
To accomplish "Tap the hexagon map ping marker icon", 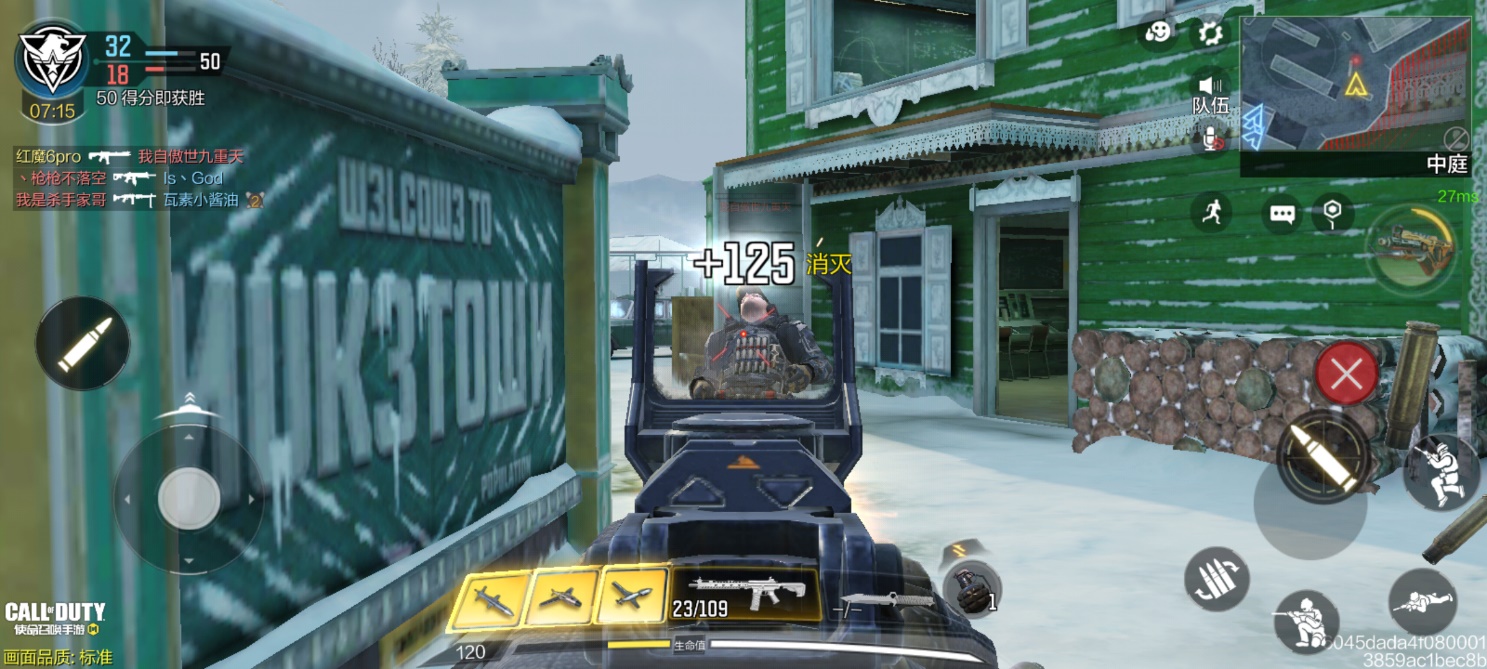I will [x=1331, y=211].
